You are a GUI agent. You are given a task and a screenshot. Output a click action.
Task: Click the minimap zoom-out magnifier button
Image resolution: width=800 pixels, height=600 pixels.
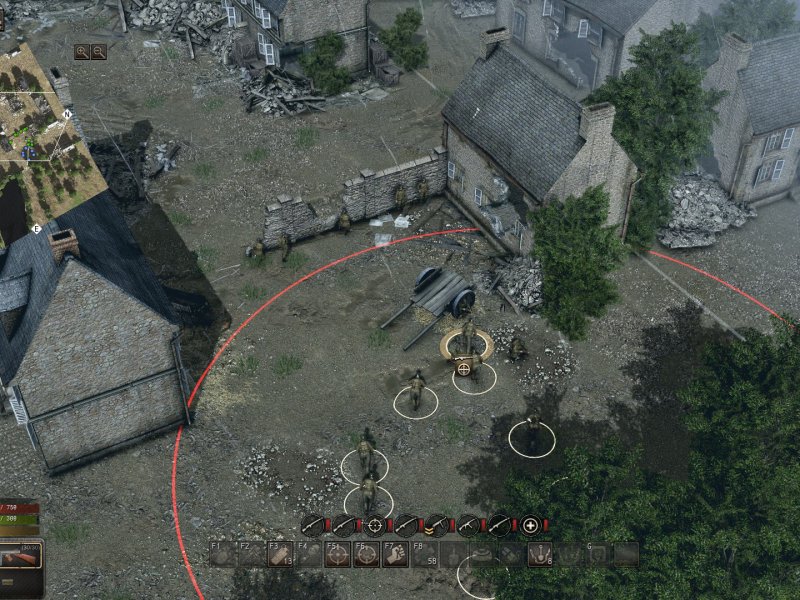[x=99, y=52]
